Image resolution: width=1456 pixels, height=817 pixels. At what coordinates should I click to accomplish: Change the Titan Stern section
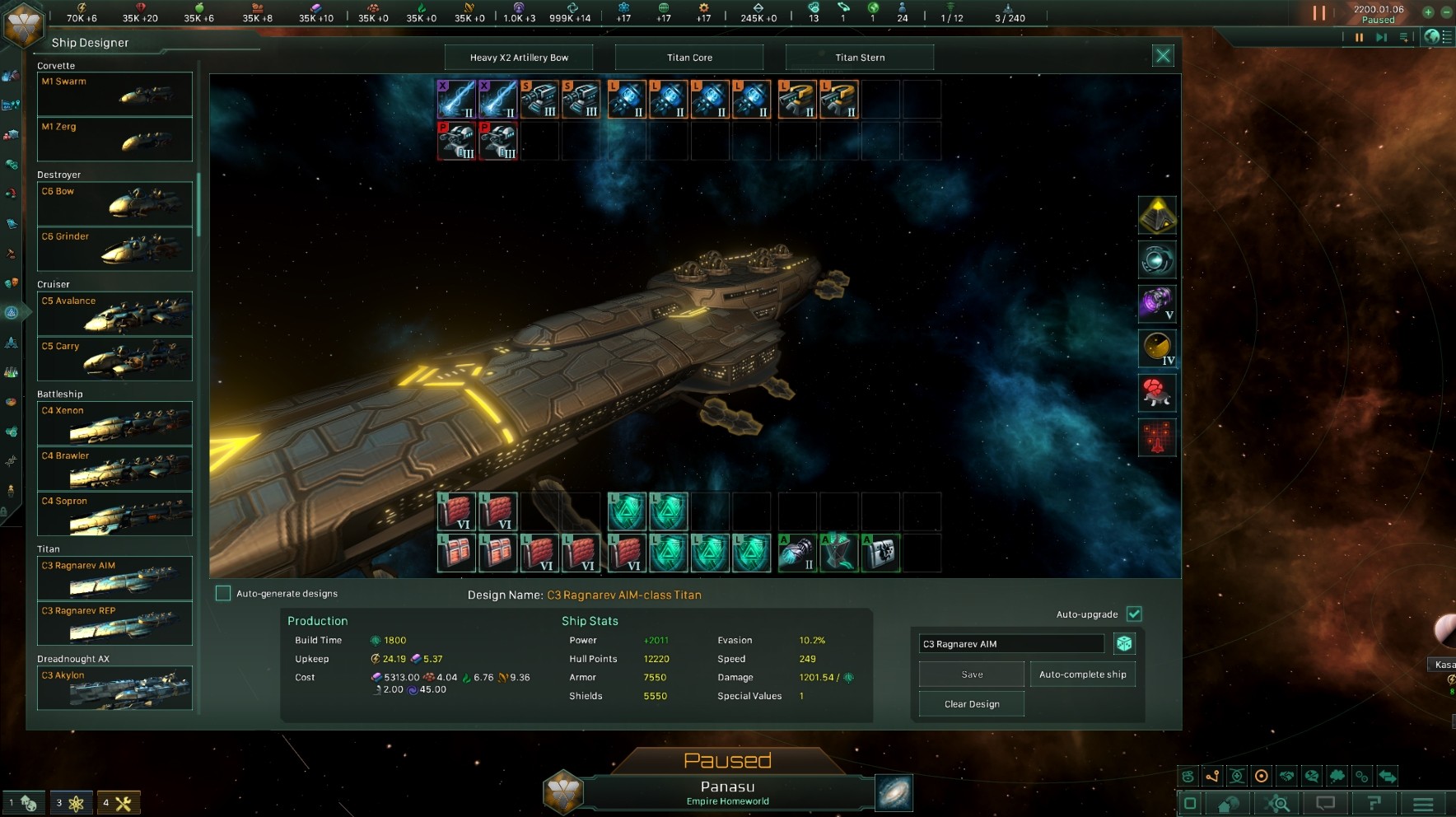coord(861,57)
